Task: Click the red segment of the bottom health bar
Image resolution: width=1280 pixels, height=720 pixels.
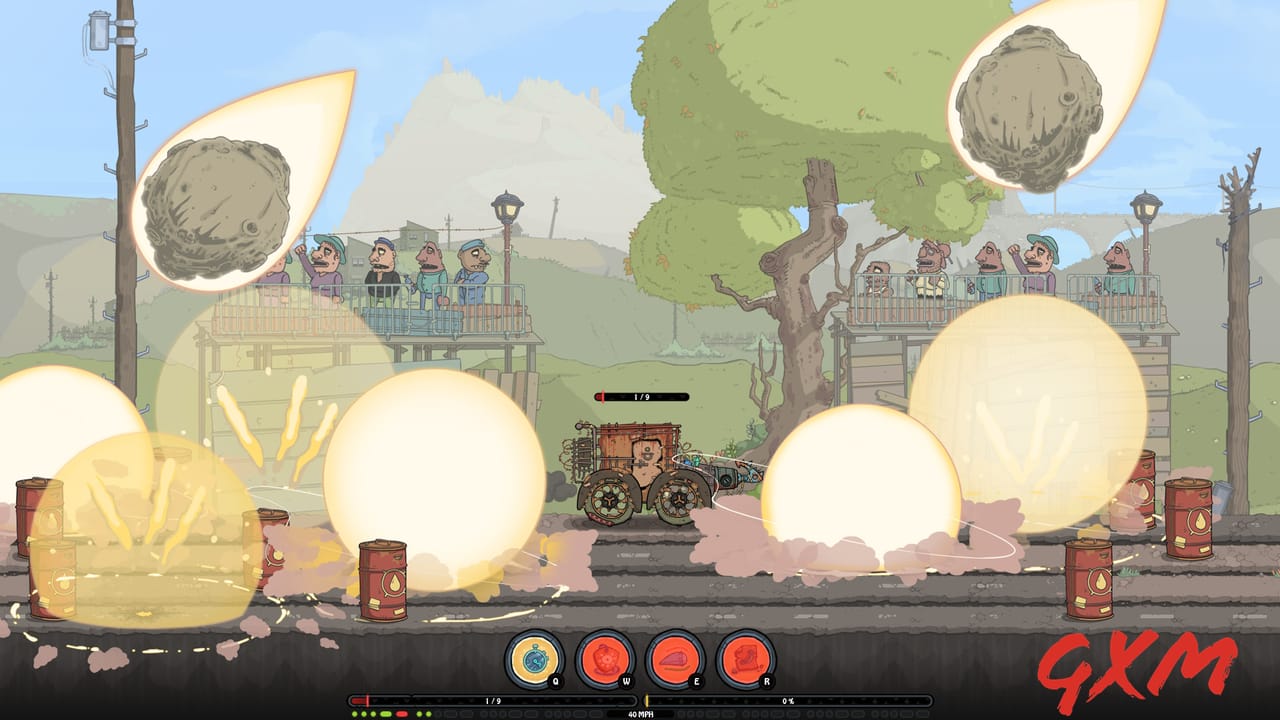Action: [x=357, y=700]
